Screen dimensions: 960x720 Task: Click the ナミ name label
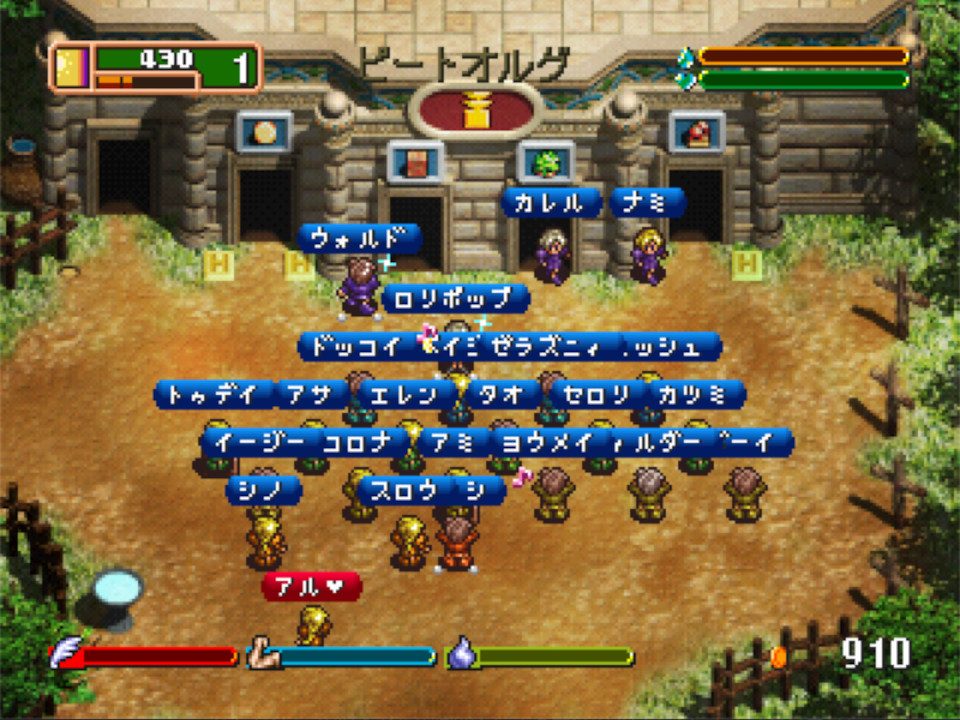click(x=647, y=203)
